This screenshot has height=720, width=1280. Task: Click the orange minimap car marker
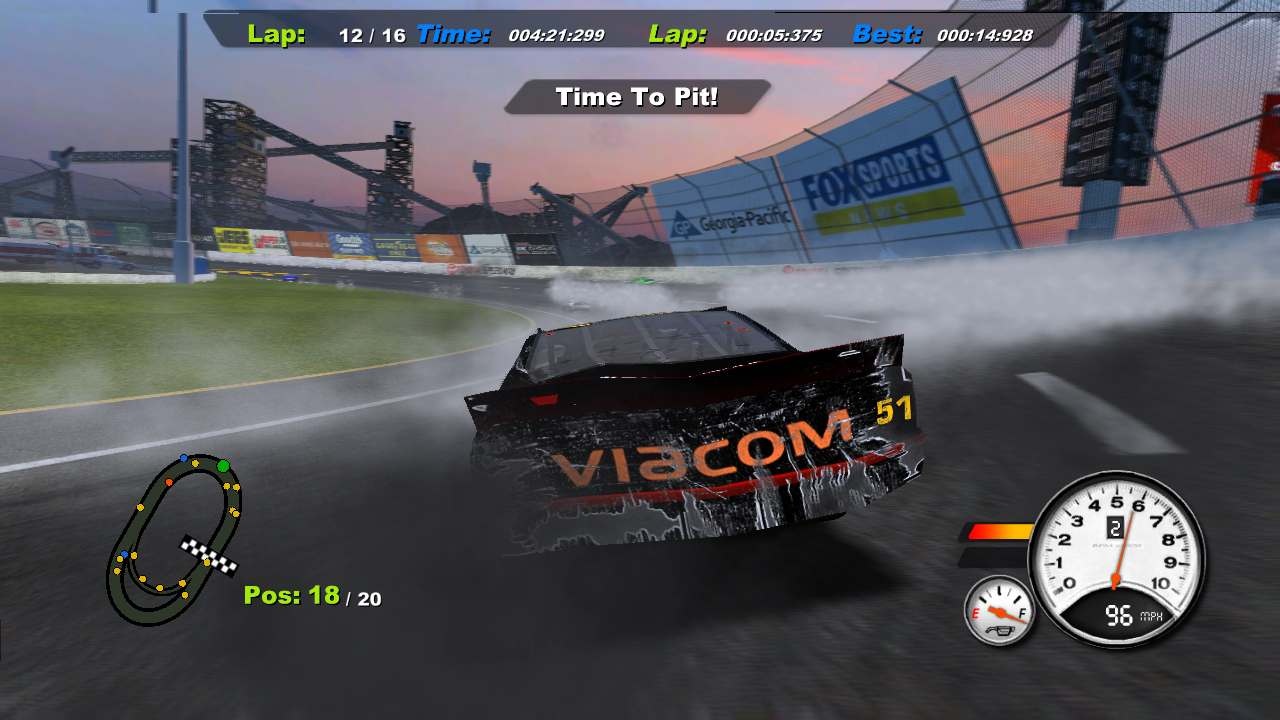click(169, 482)
